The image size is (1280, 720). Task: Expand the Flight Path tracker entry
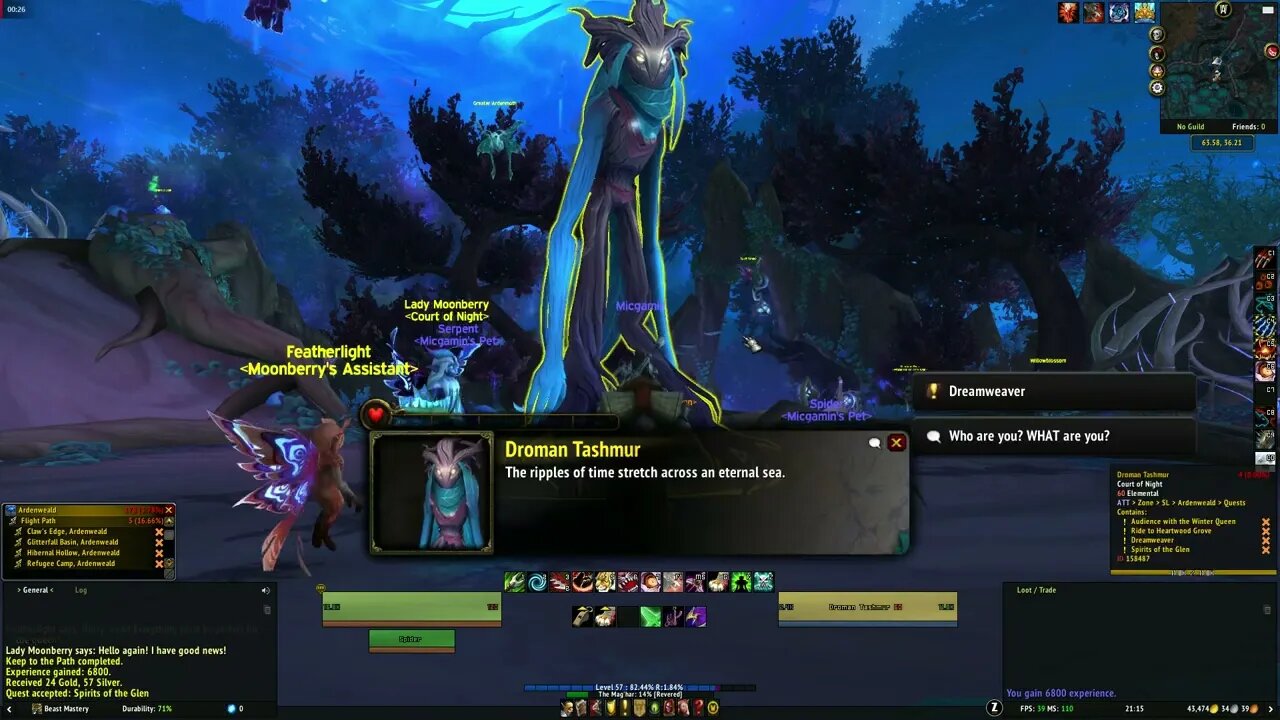tap(169, 521)
